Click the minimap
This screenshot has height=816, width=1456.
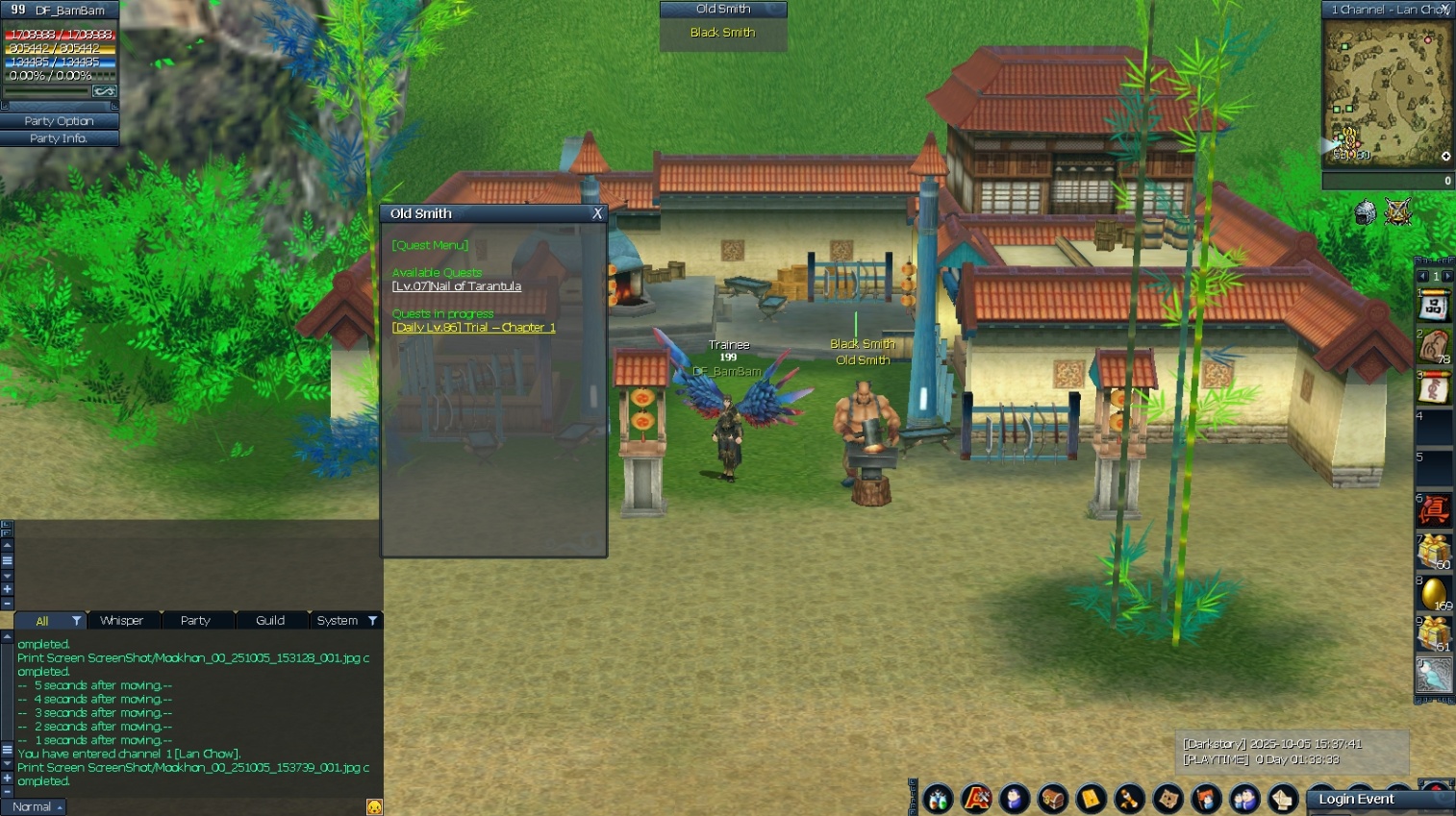pos(1386,93)
